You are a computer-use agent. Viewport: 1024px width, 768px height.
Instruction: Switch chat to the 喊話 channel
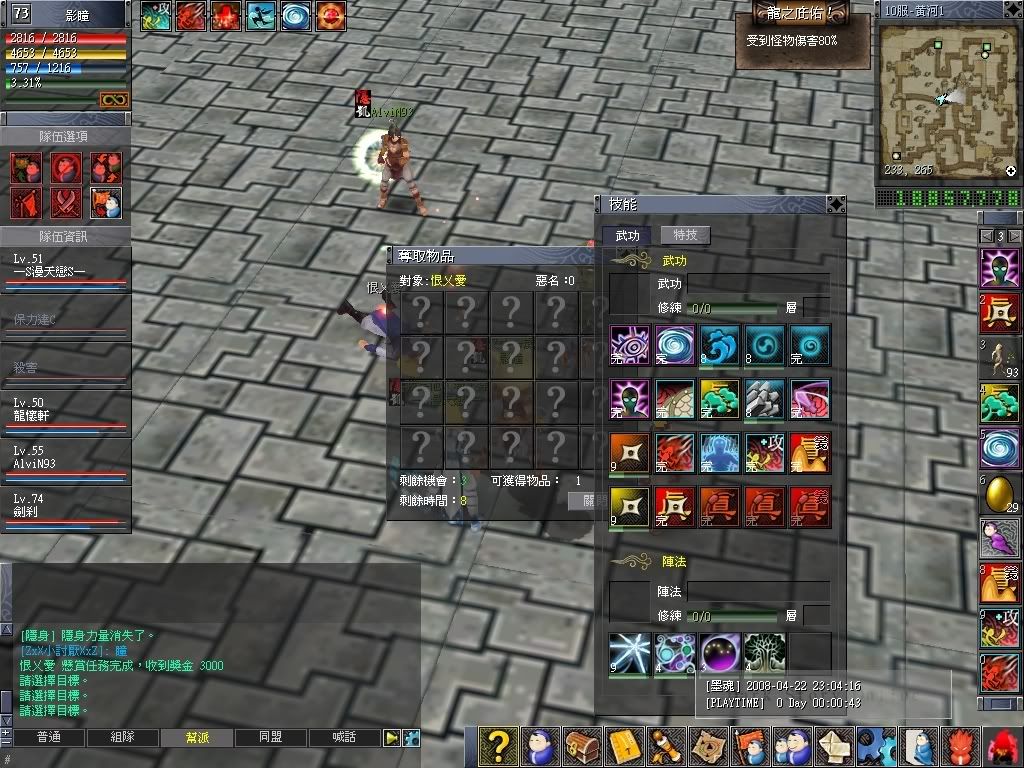[345, 737]
